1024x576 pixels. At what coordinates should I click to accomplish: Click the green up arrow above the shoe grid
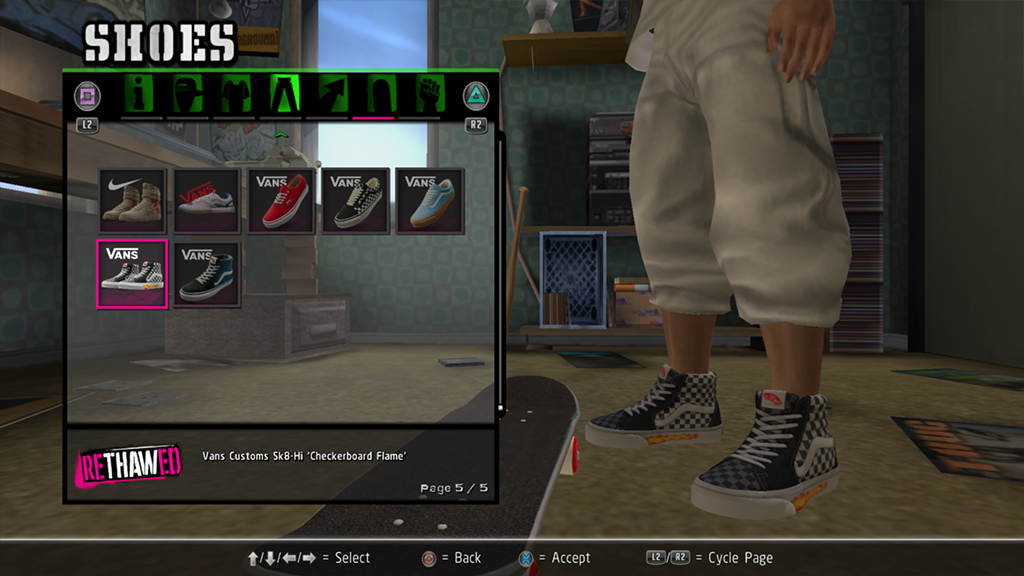(281, 134)
